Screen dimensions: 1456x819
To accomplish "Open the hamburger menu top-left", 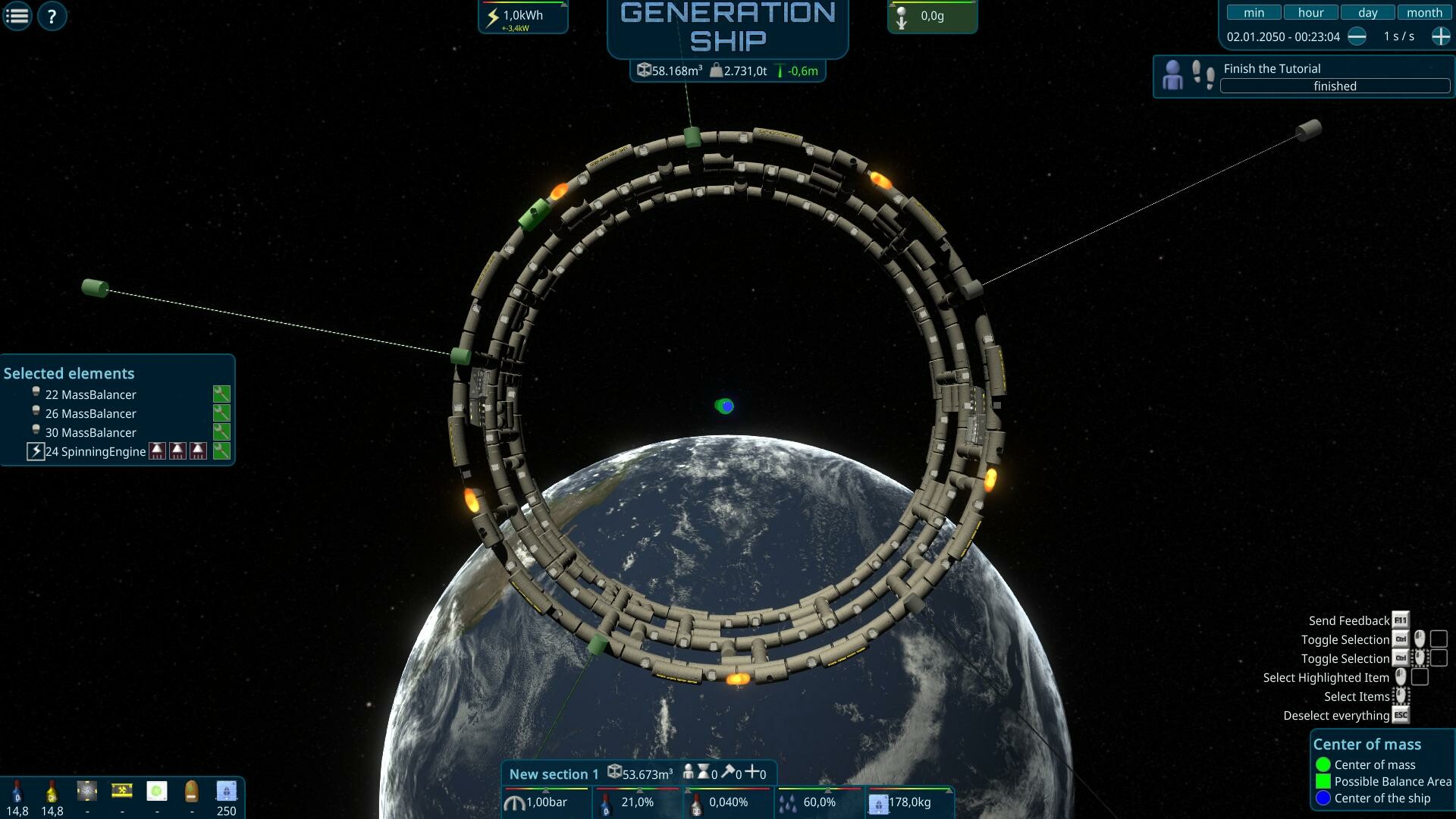I will (16, 16).
